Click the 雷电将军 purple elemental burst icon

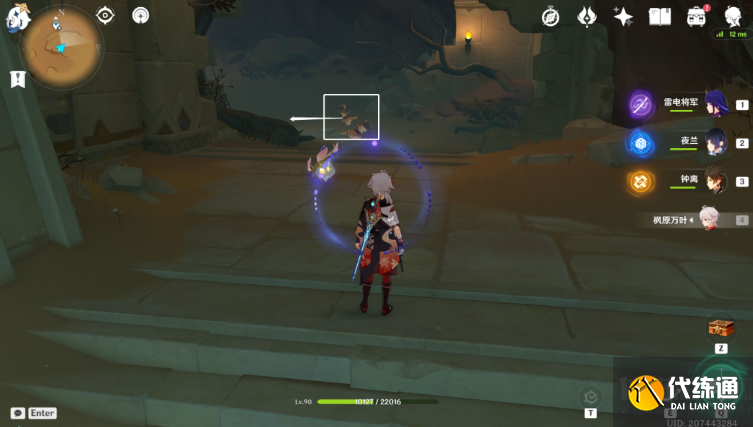coord(641,104)
